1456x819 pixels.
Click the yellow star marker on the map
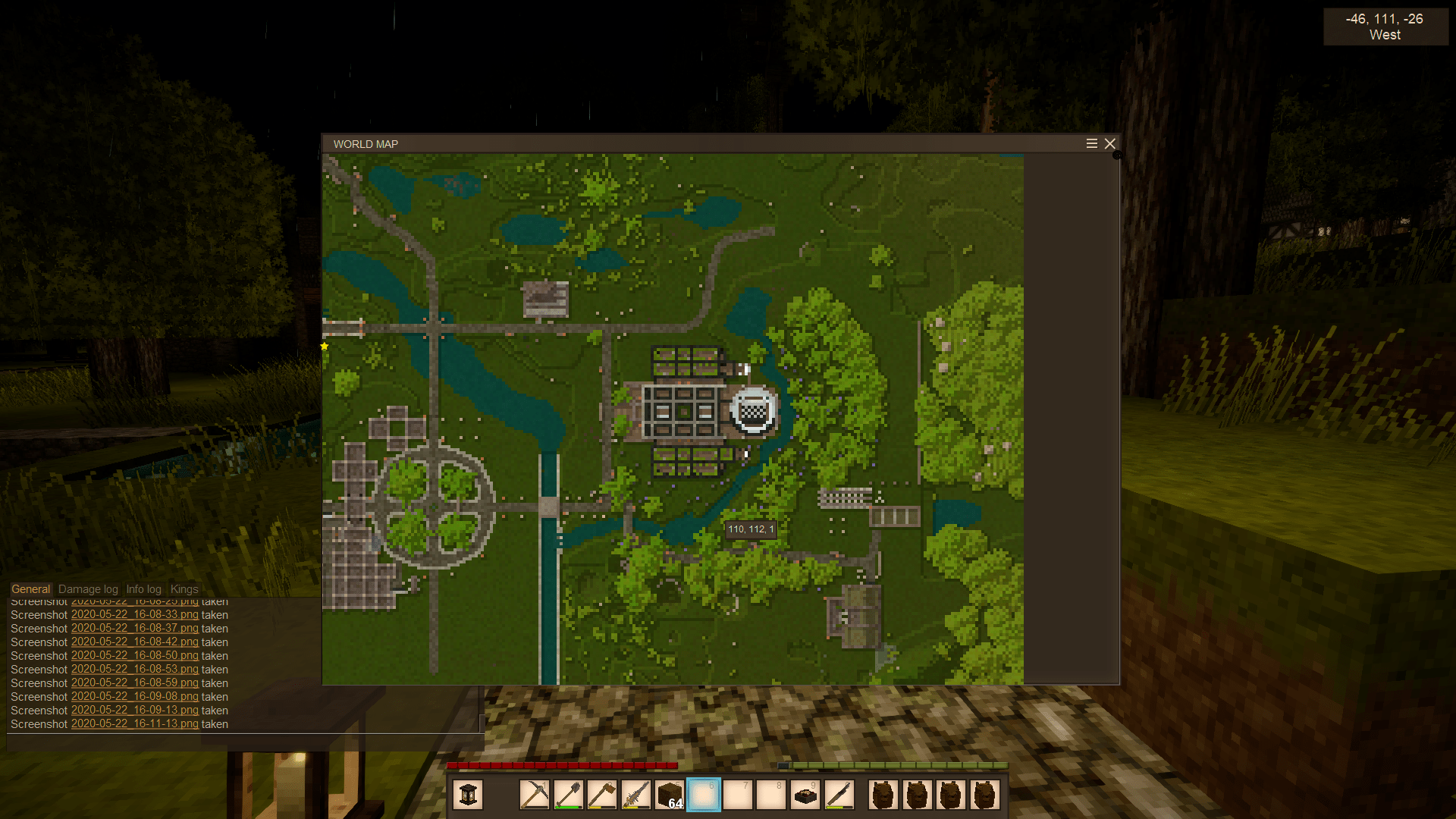pyautogui.click(x=325, y=347)
